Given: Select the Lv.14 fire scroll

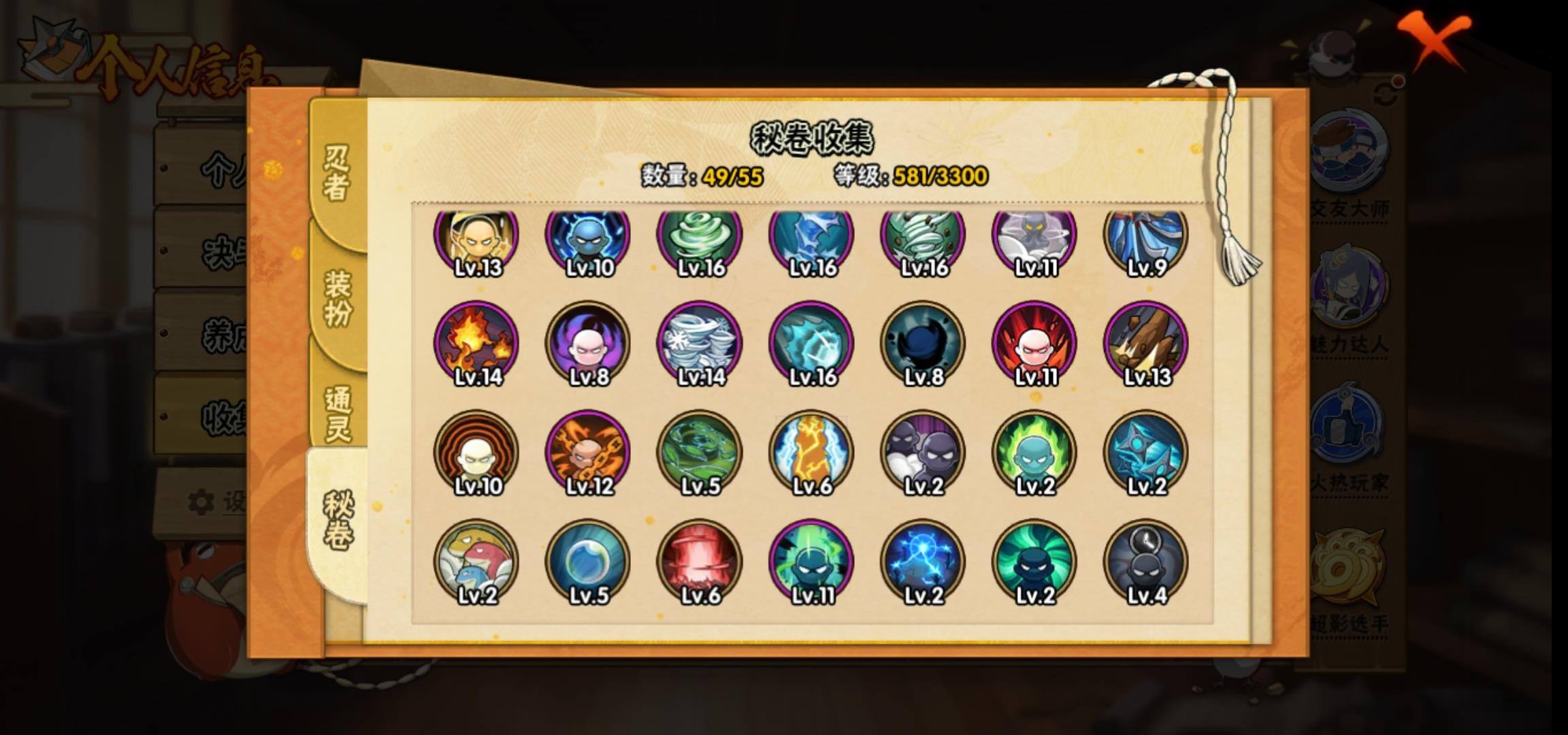Looking at the screenshot, I should (x=476, y=344).
